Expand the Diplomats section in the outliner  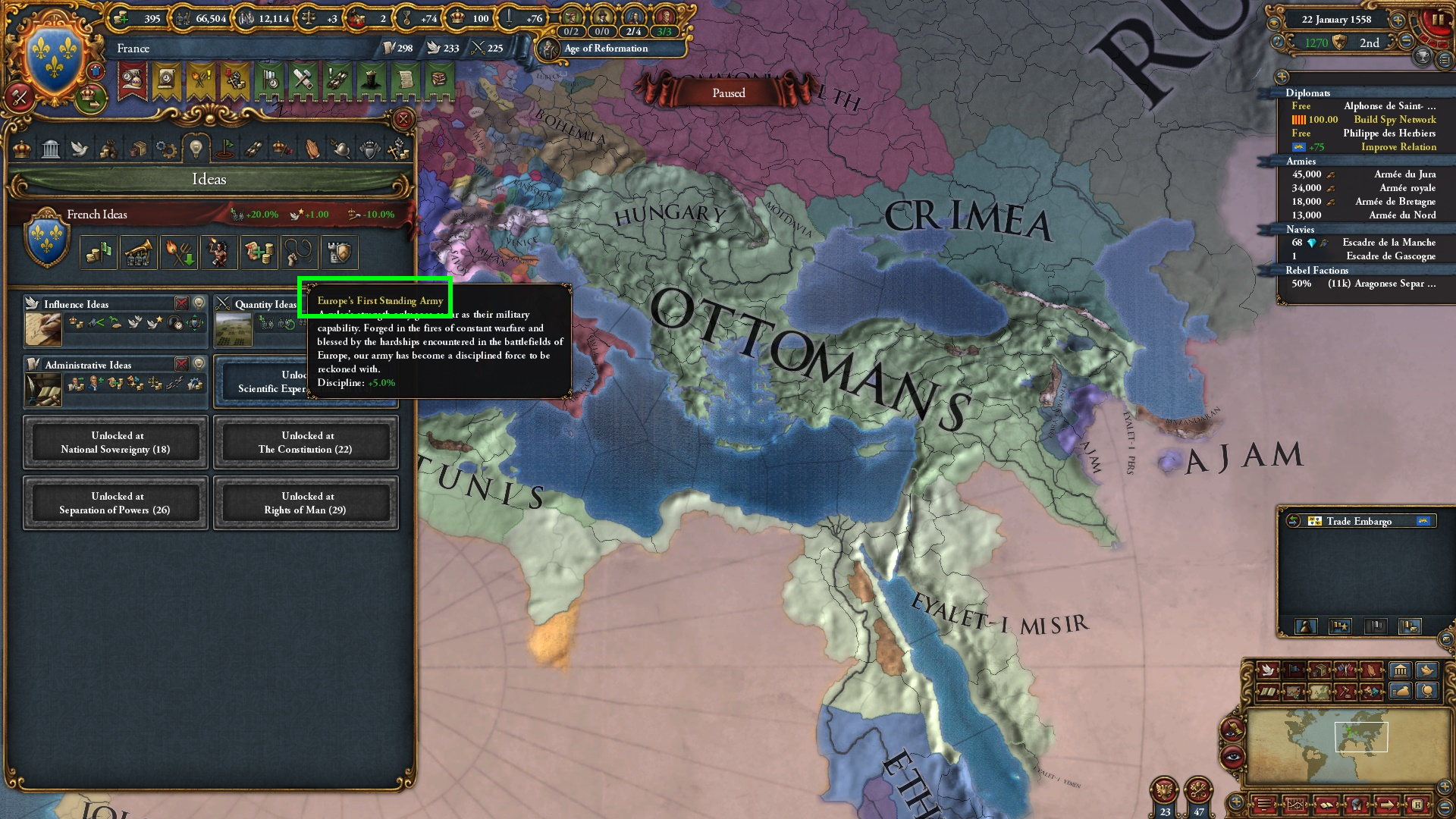[x=1309, y=93]
